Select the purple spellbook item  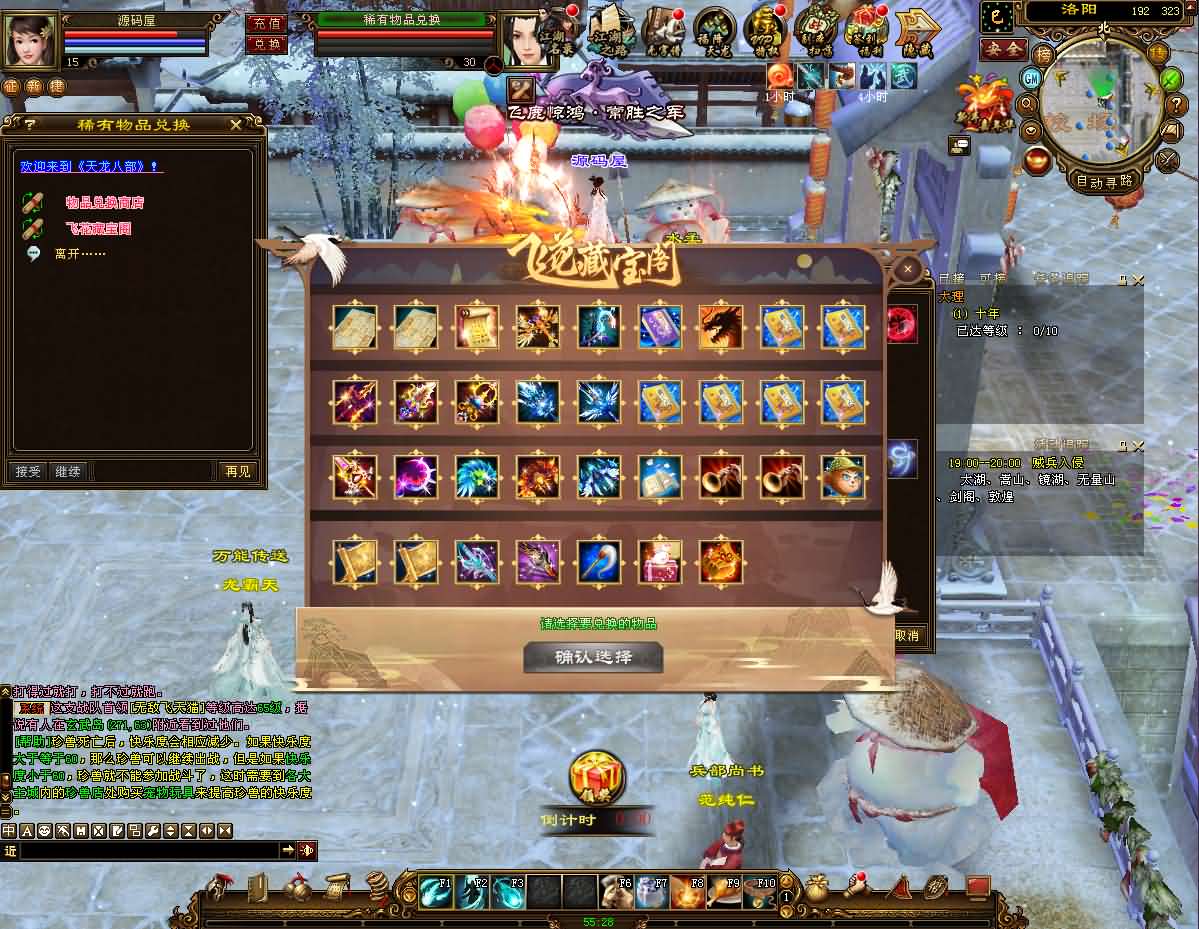point(659,326)
